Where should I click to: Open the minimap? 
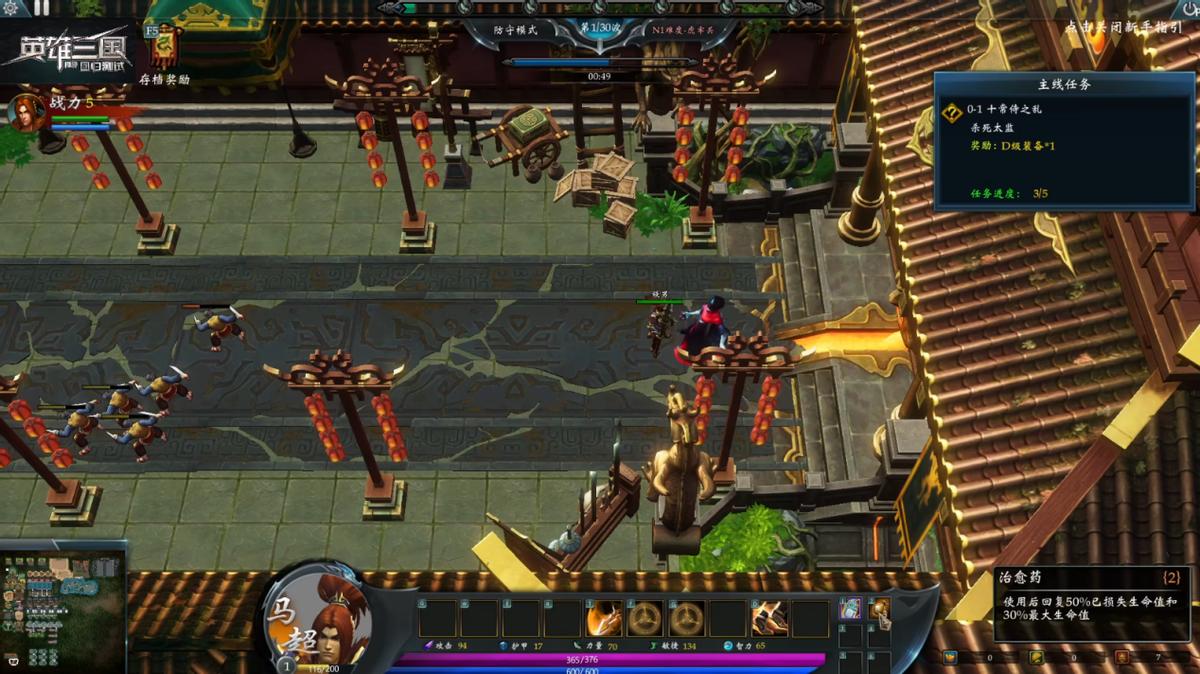pos(62,612)
